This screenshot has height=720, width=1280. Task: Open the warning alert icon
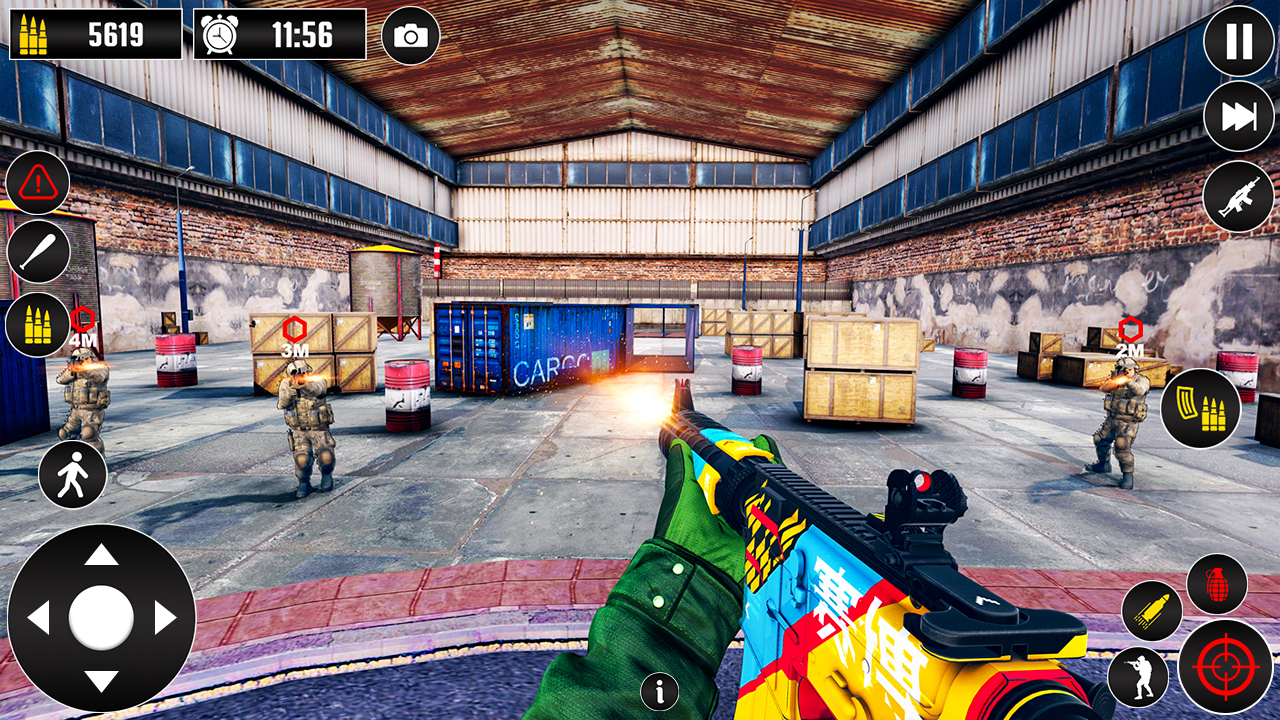38,183
